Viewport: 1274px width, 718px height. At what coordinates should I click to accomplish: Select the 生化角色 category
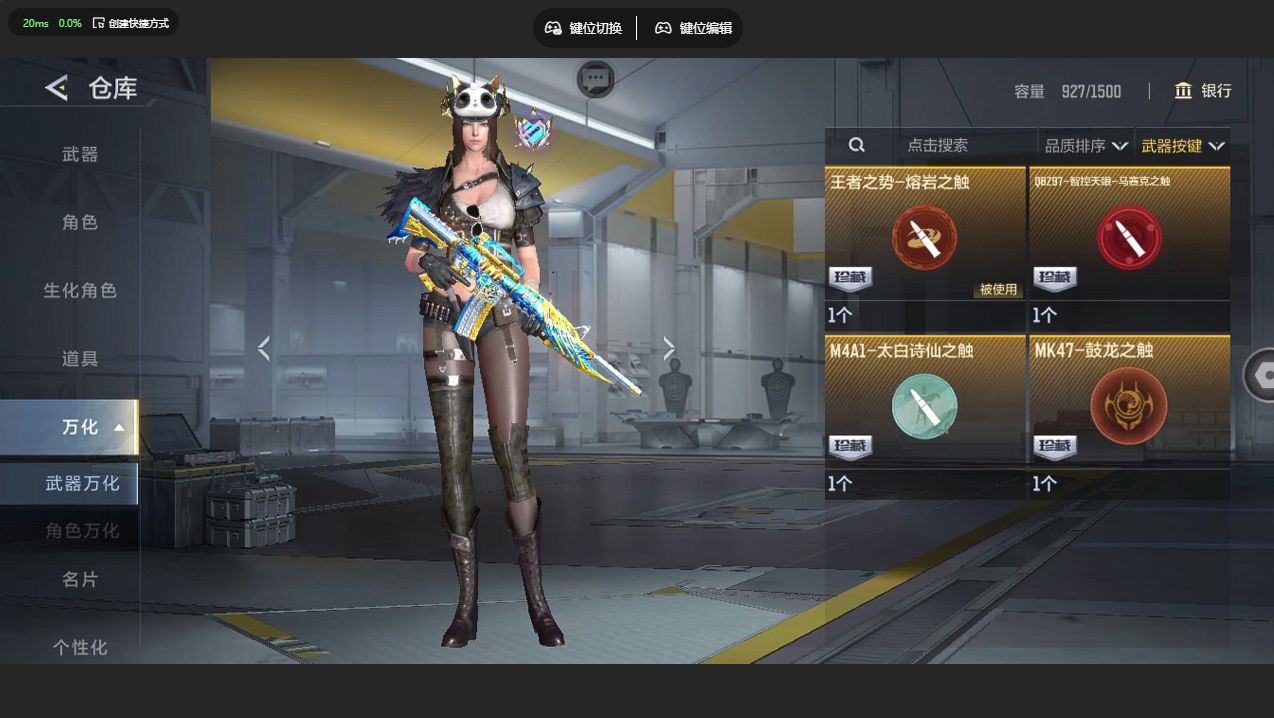pyautogui.click(x=80, y=290)
